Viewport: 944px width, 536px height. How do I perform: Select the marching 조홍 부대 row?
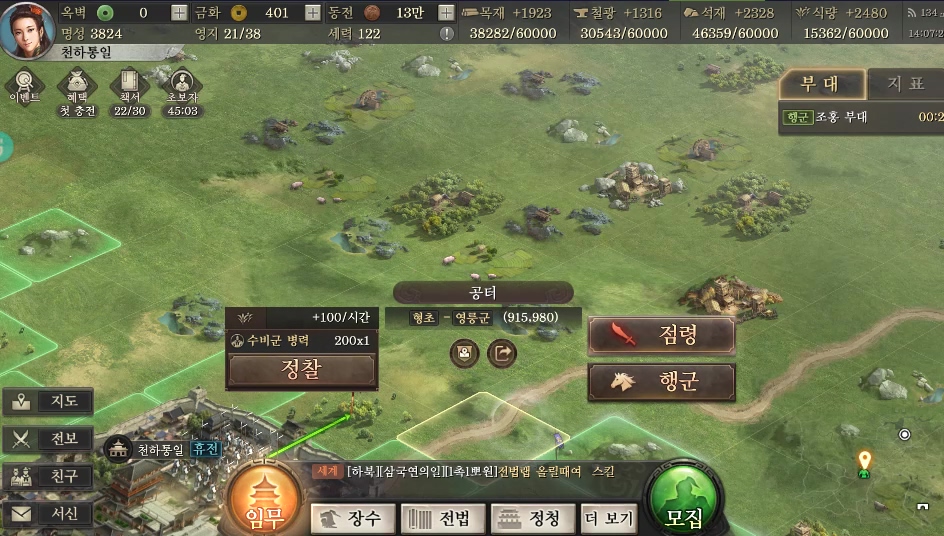[860, 117]
